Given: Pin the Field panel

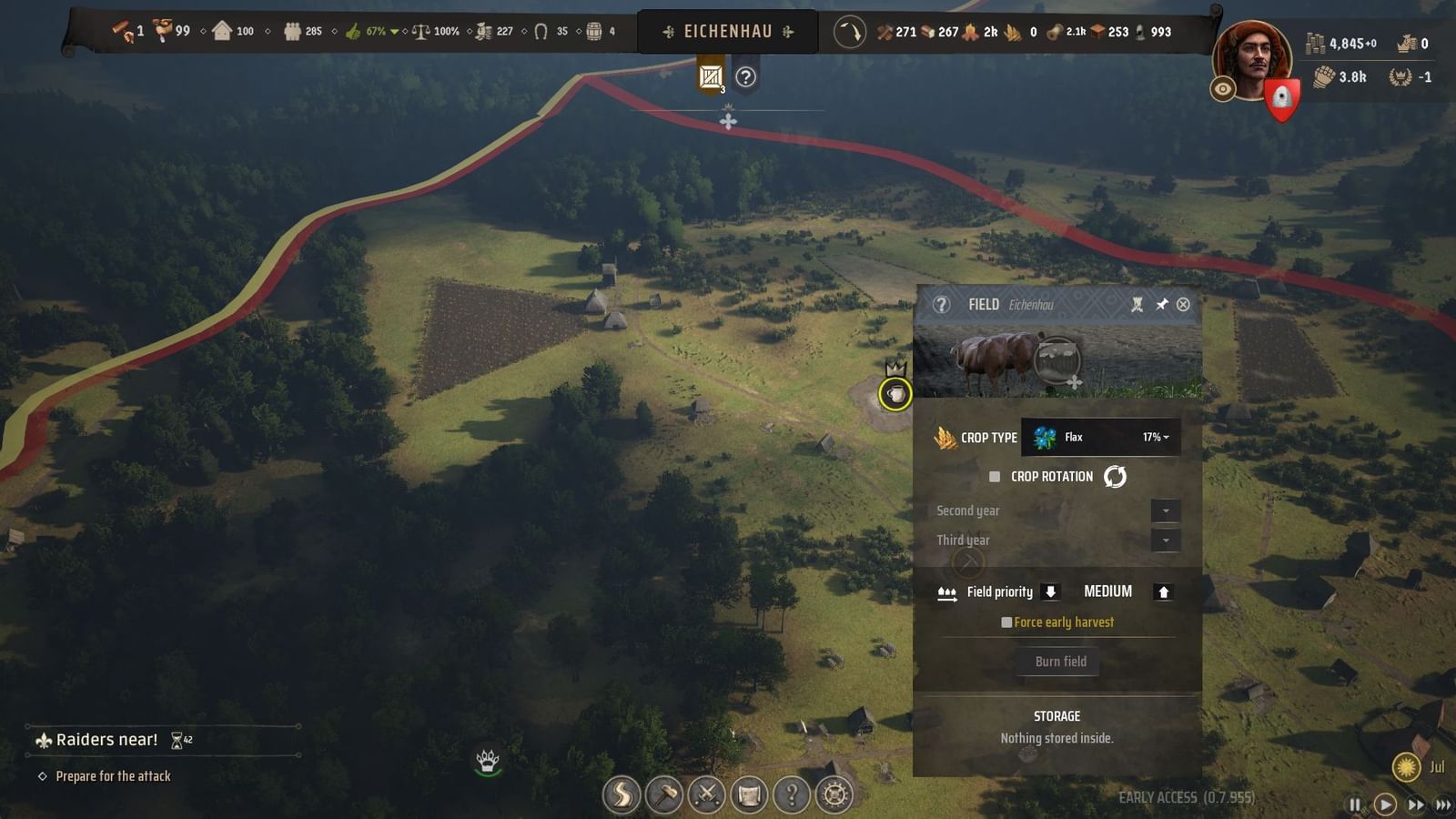Looking at the screenshot, I should click(x=1161, y=304).
